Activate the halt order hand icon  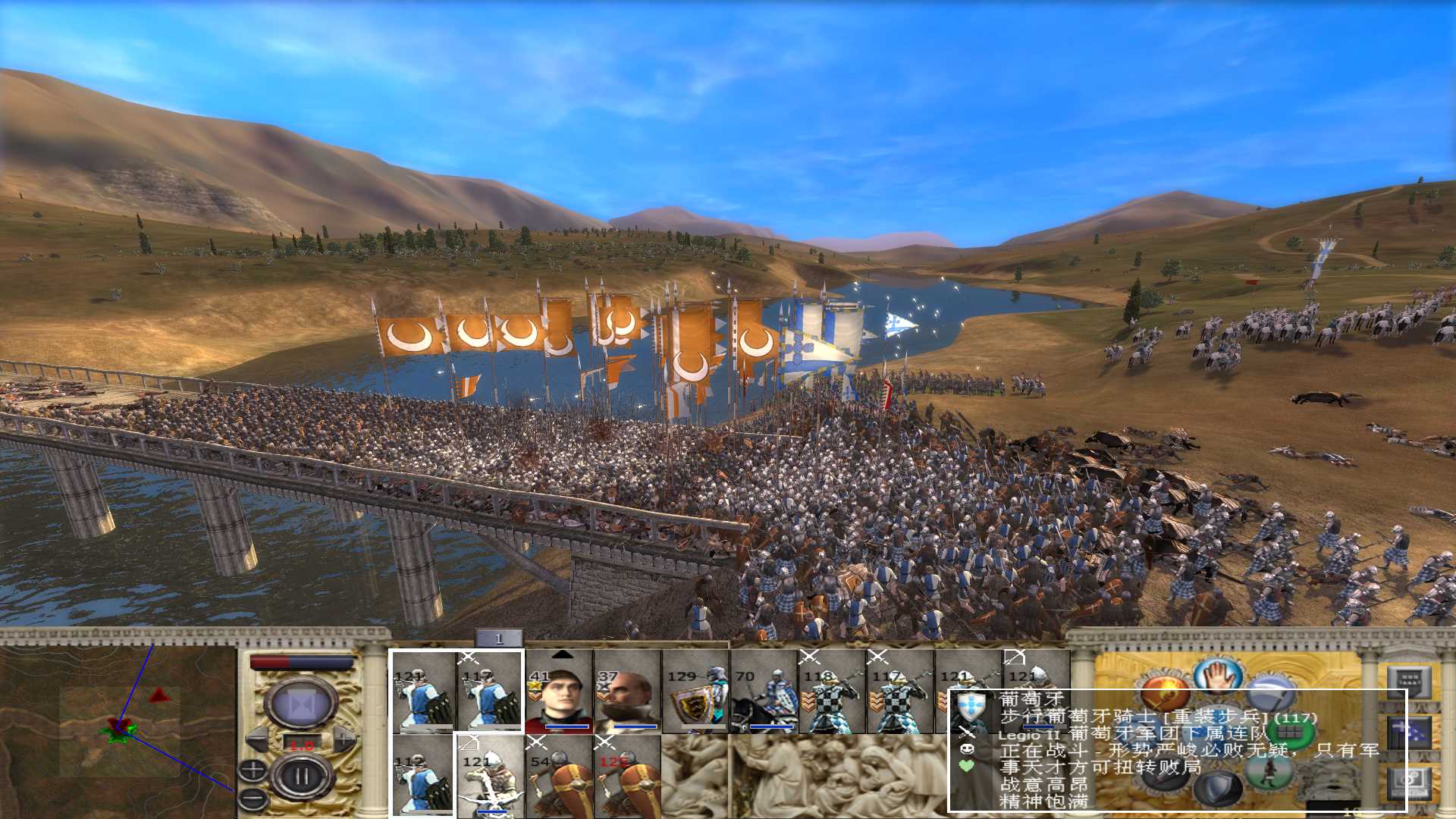tap(1216, 676)
